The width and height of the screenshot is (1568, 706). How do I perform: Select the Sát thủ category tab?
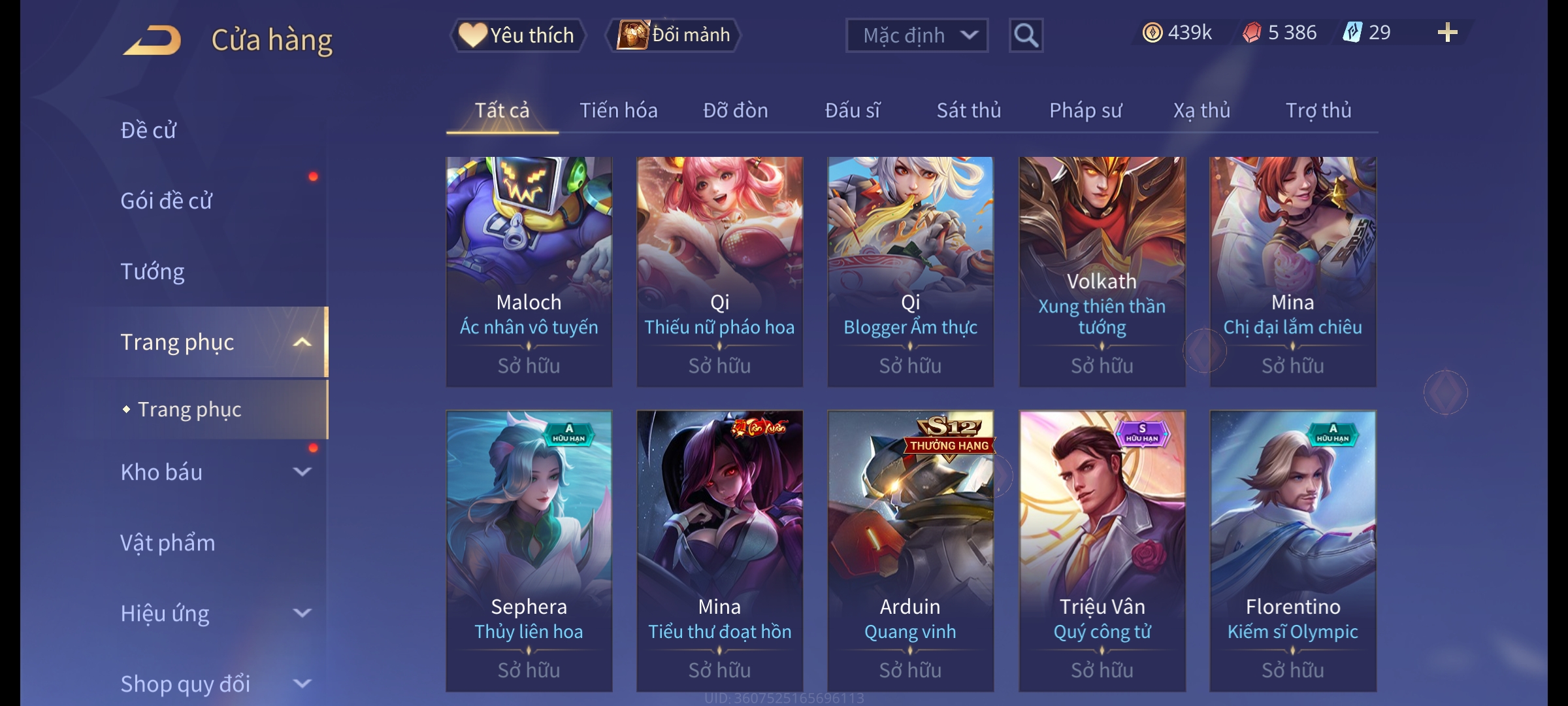tap(968, 110)
